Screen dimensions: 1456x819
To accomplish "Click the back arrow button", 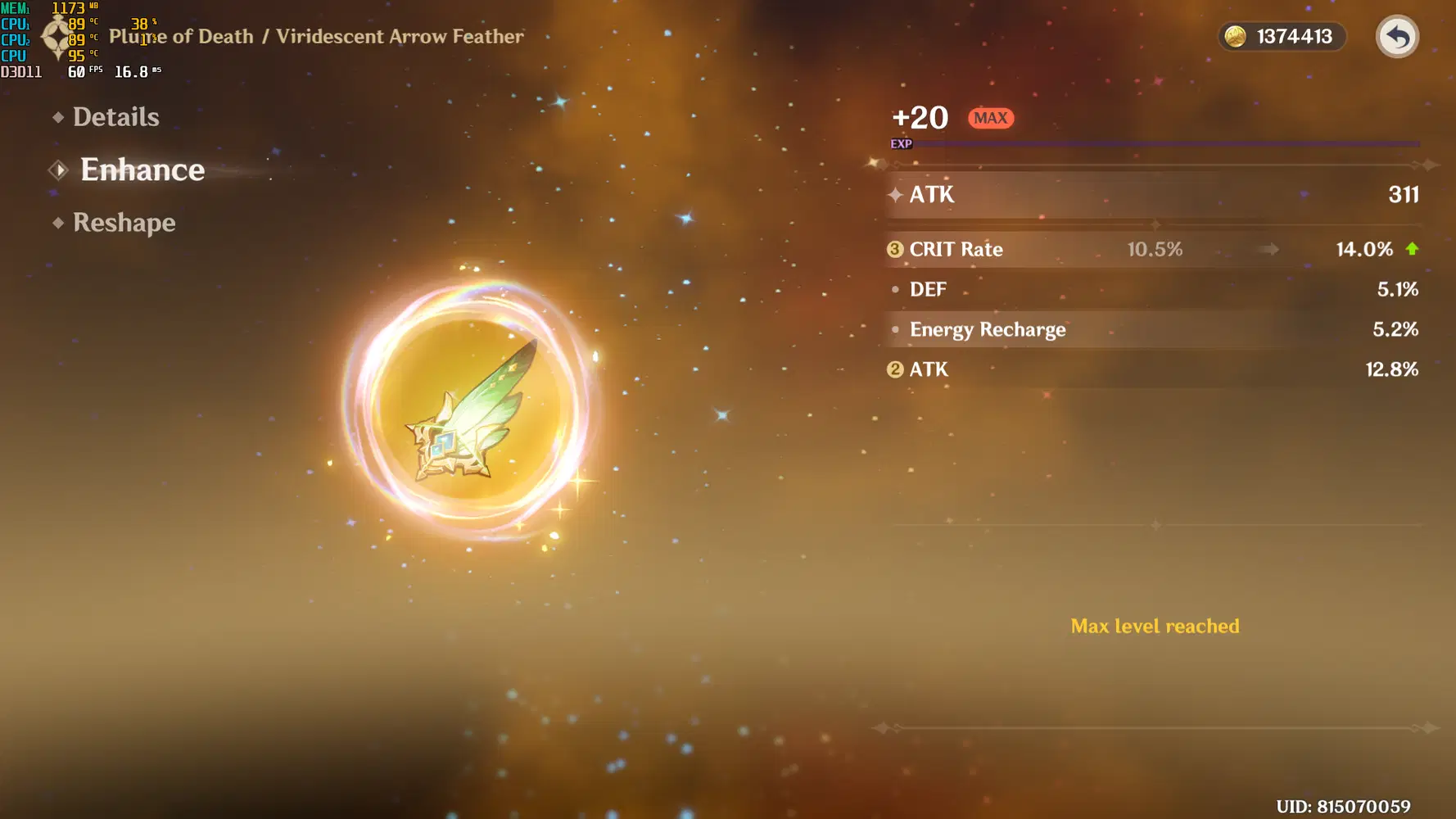I will pyautogui.click(x=1396, y=37).
